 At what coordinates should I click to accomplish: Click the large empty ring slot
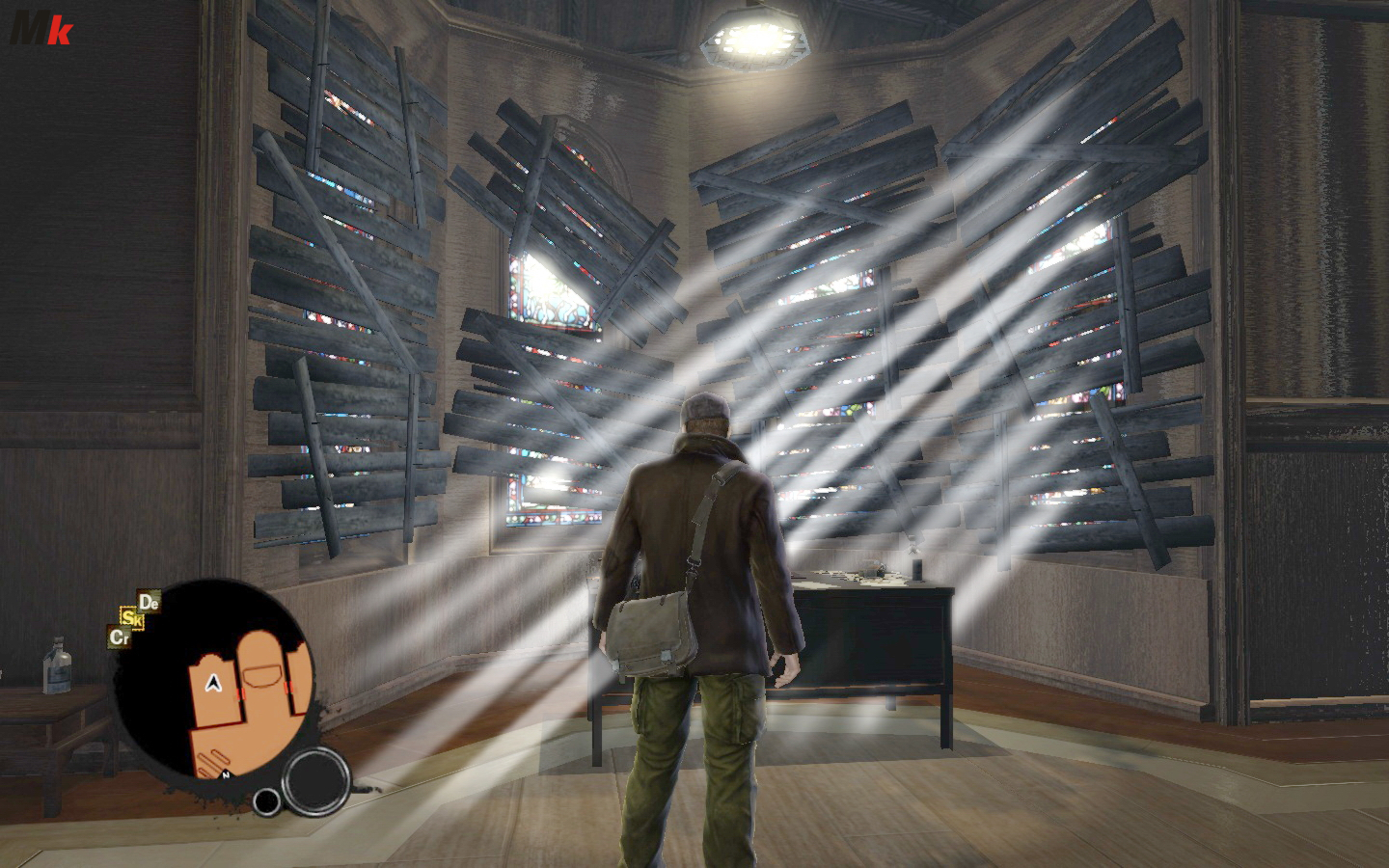315,776
